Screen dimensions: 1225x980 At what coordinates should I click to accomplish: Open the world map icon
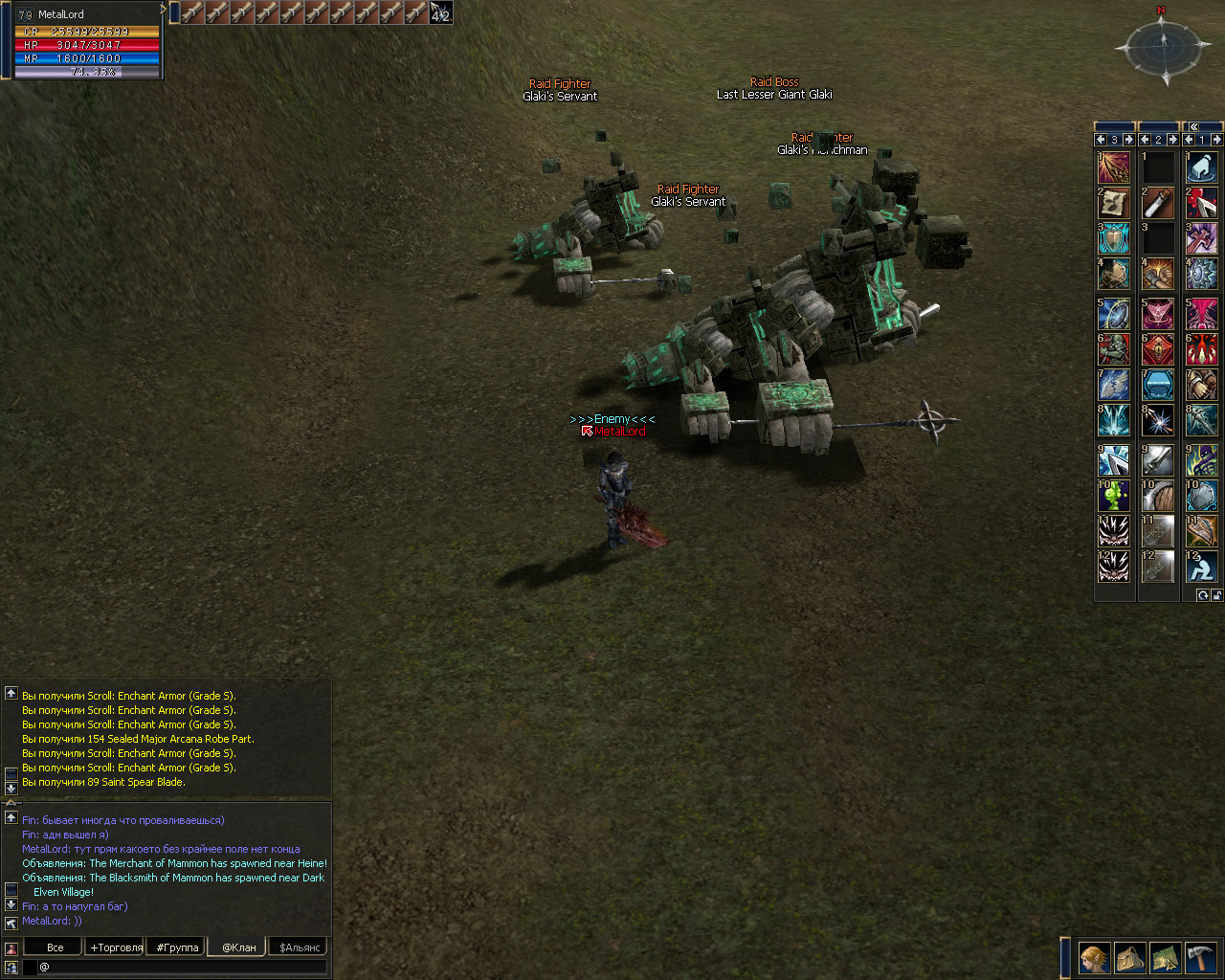pyautogui.click(x=1165, y=957)
